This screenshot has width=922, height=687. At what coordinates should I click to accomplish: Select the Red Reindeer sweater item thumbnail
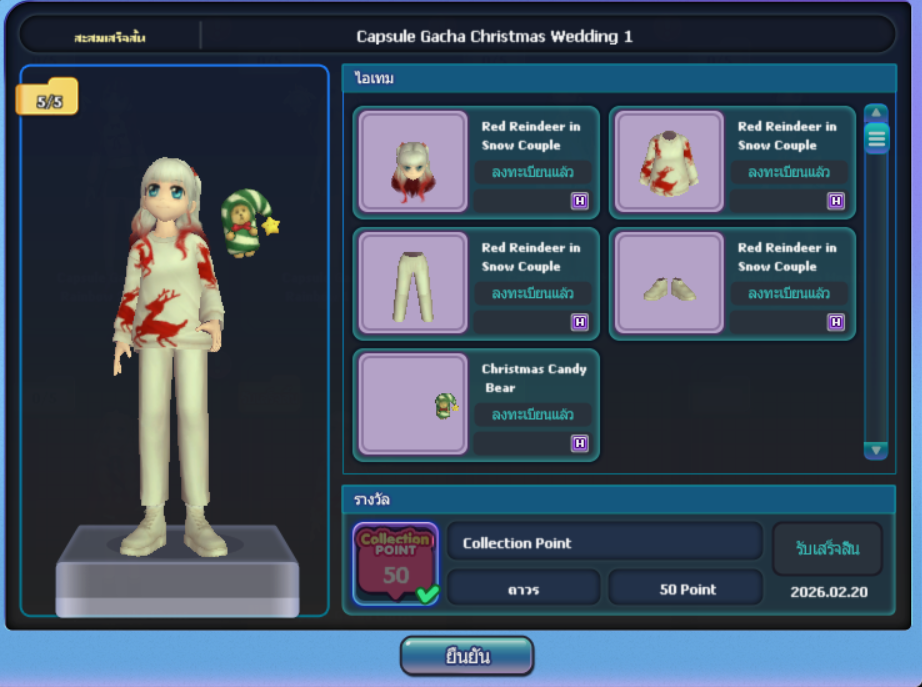[669, 162]
